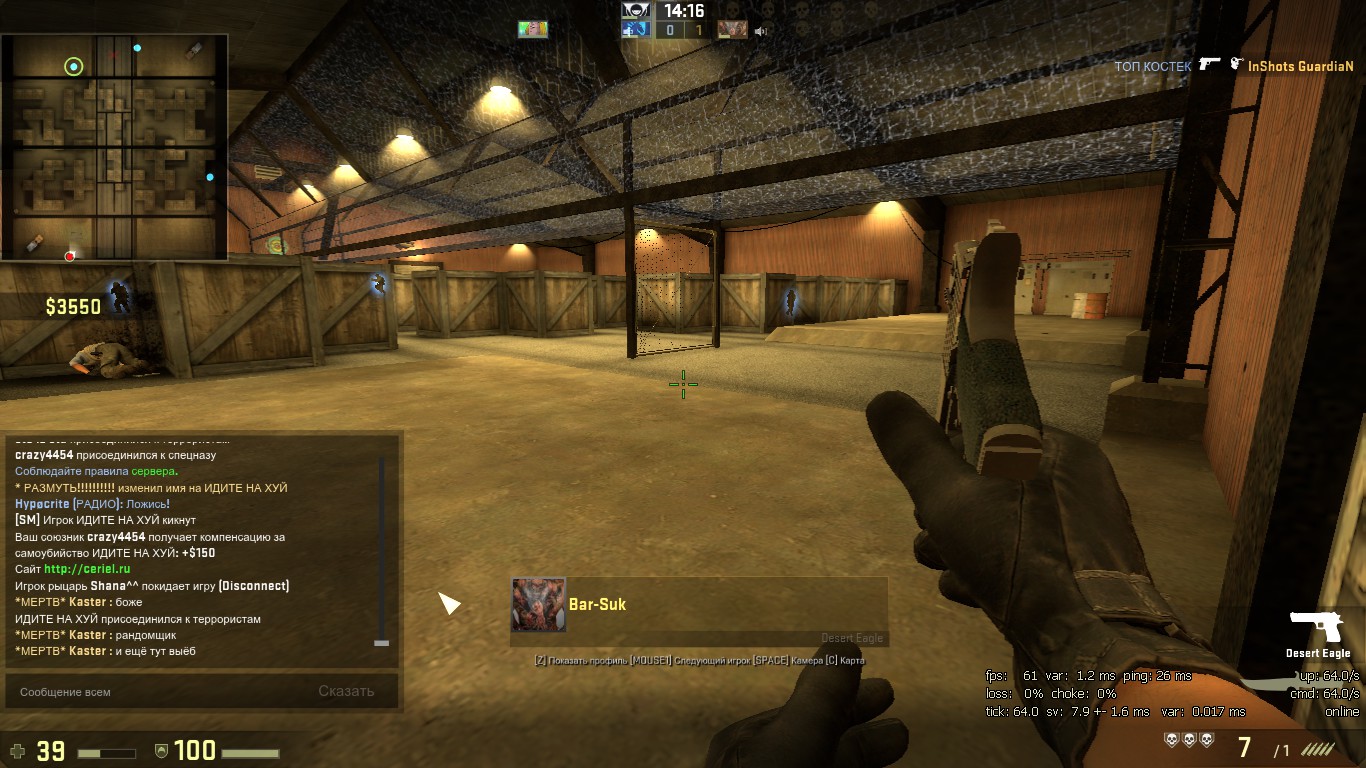Click the player avatar right of the score
Image resolution: width=1366 pixels, height=768 pixels.
pyautogui.click(x=732, y=30)
